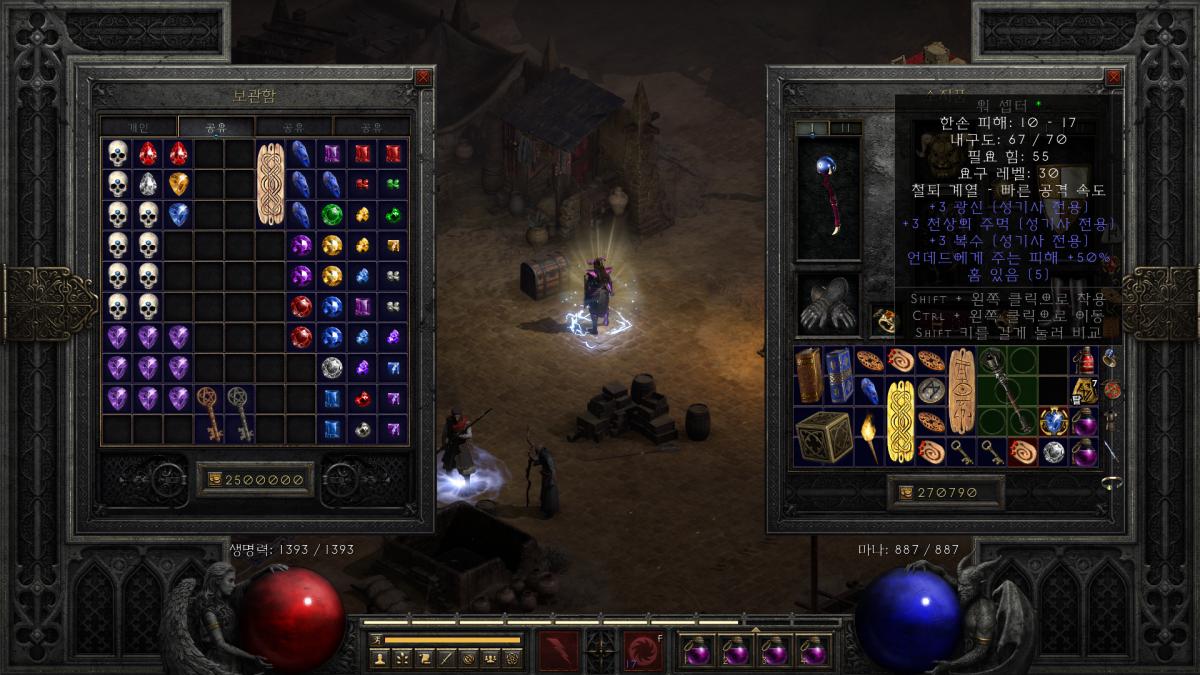Select the Horadric Cube in inventory

point(824,436)
